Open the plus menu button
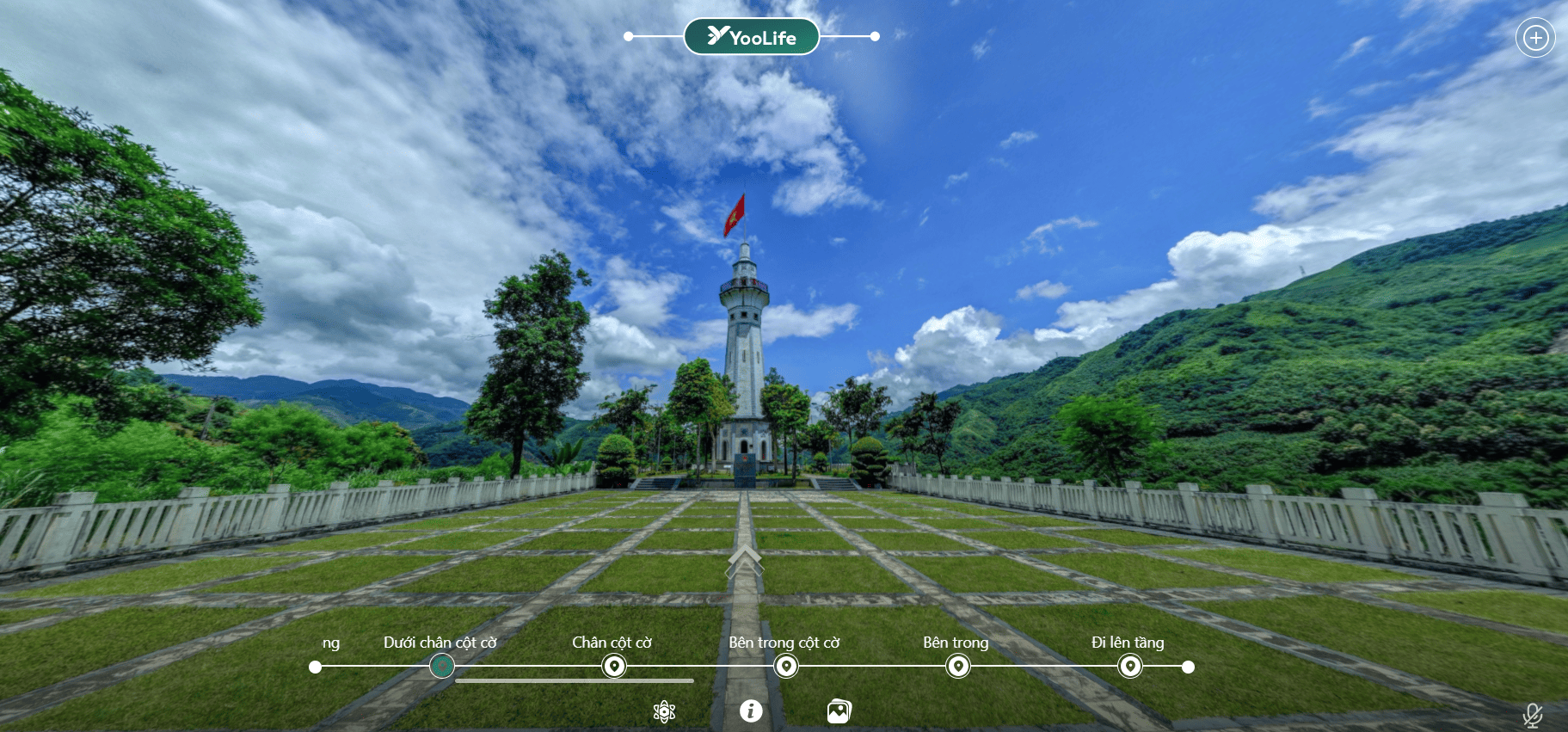The width and height of the screenshot is (1568, 732). [1535, 38]
